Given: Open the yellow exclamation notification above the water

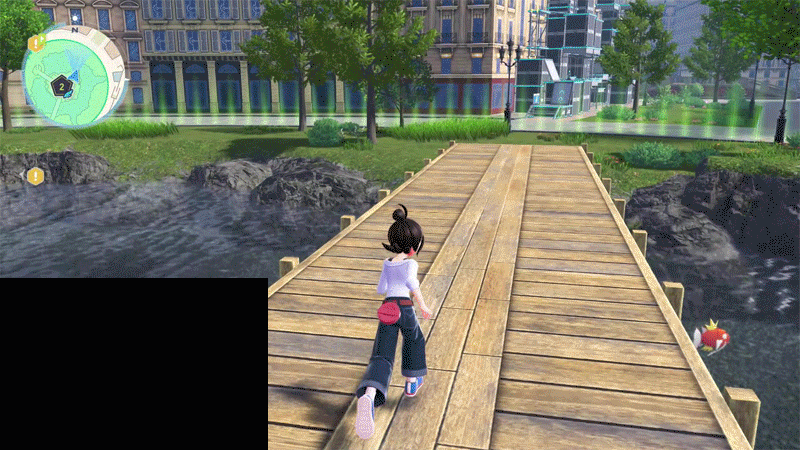Looking at the screenshot, I should coord(36,176).
